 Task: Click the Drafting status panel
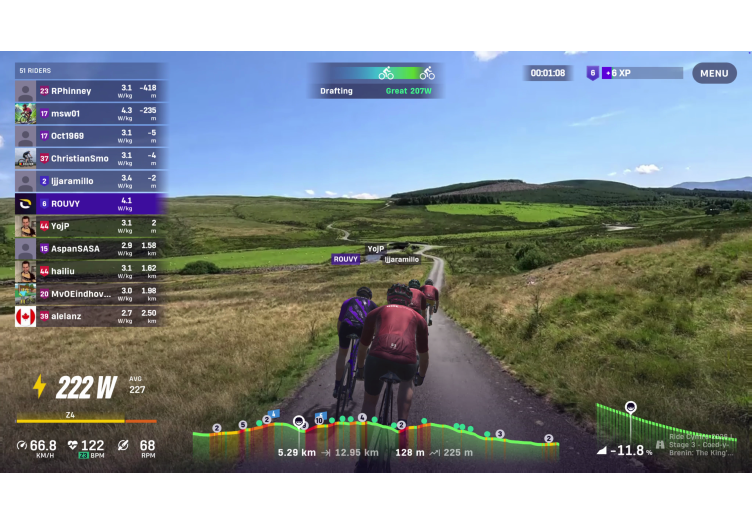375,81
